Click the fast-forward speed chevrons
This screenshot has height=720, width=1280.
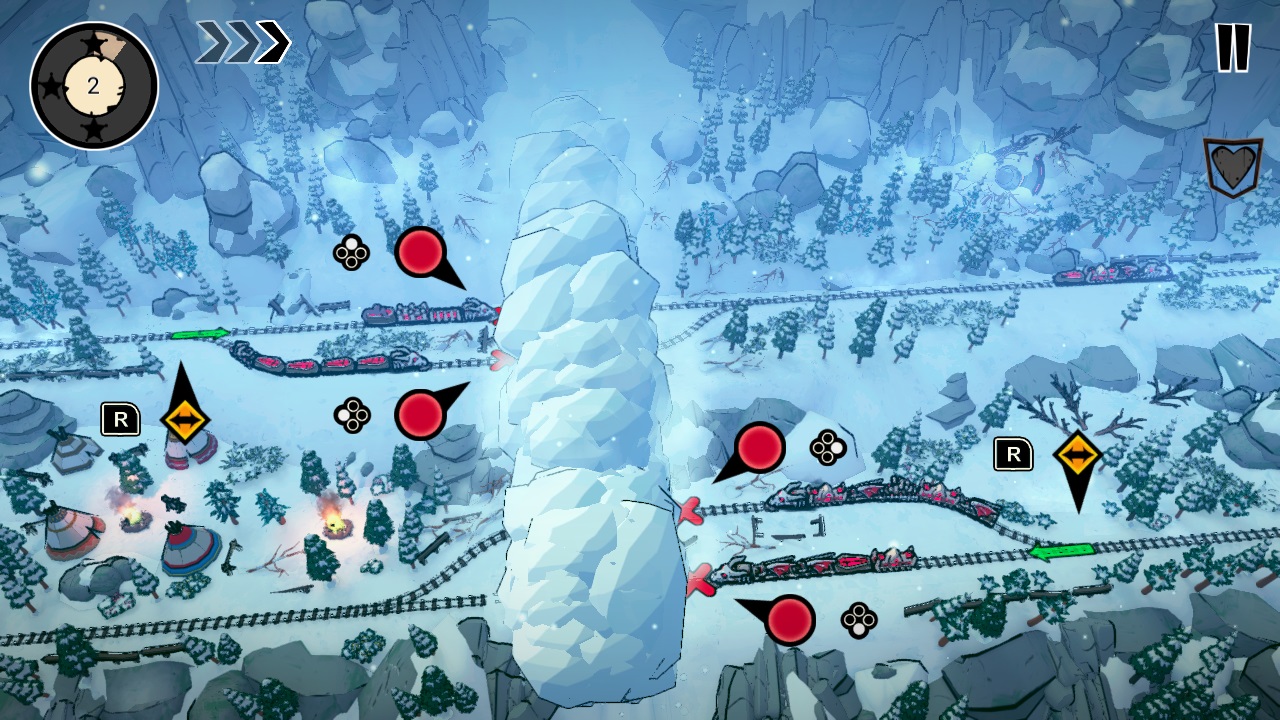(244, 42)
